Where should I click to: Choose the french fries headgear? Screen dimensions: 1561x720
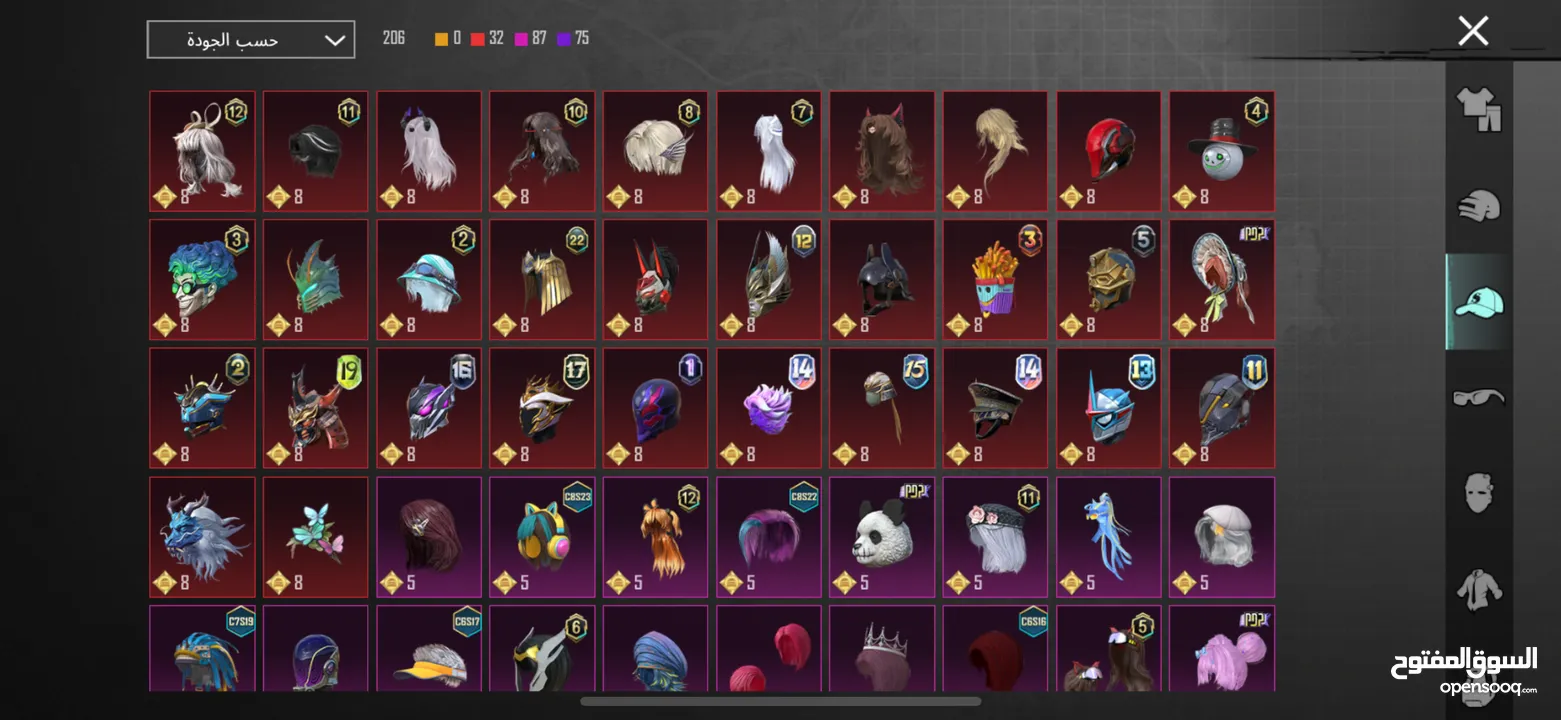tap(995, 280)
